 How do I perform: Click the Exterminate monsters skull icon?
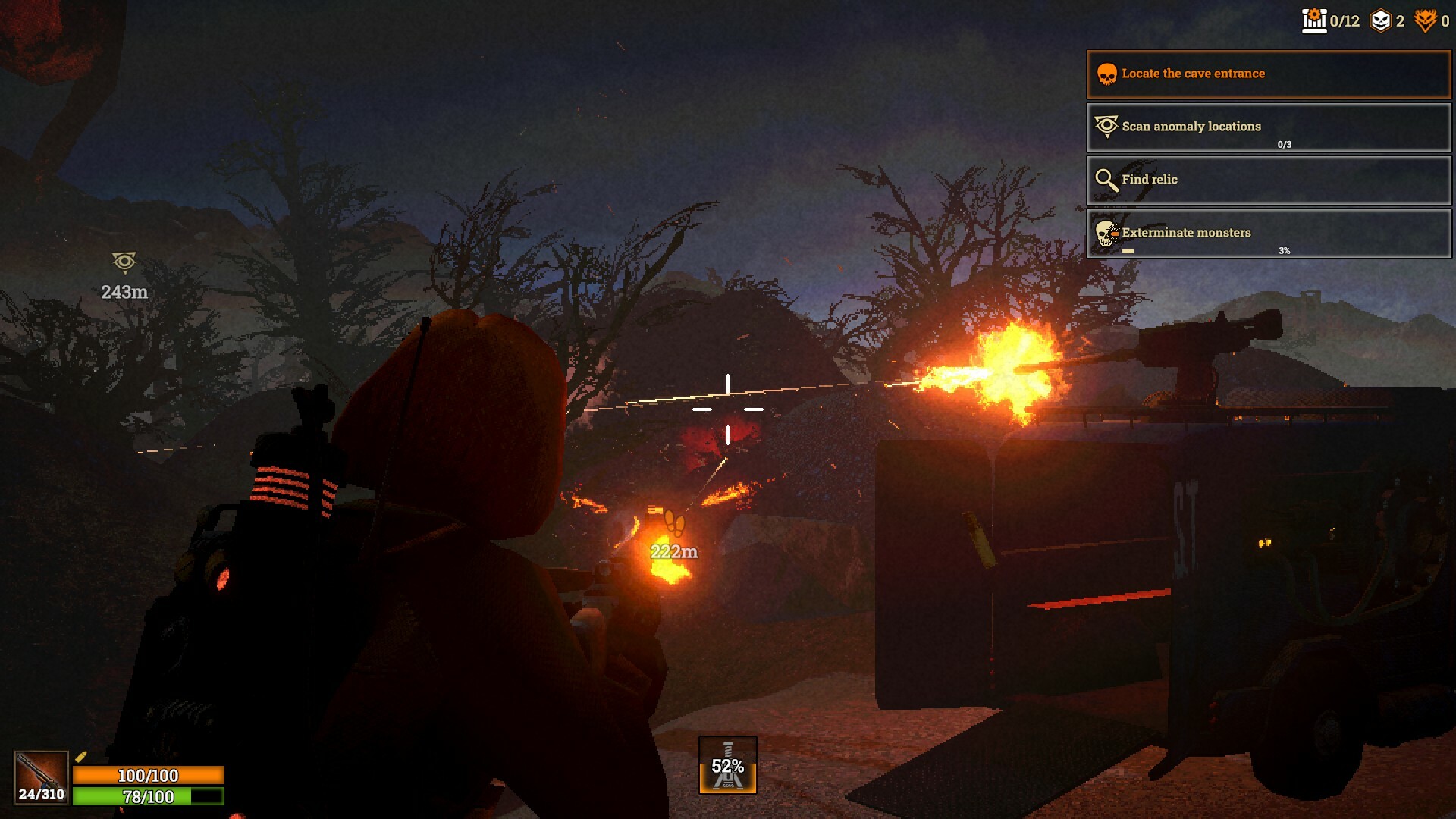point(1106,232)
